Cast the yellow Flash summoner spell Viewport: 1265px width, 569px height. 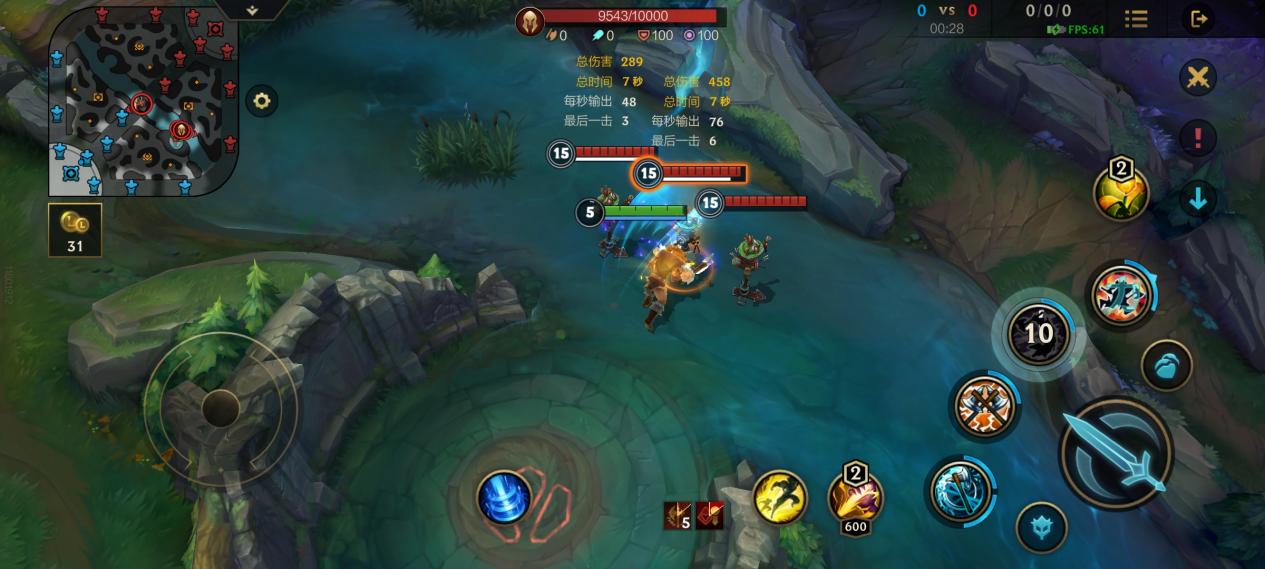tap(780, 497)
